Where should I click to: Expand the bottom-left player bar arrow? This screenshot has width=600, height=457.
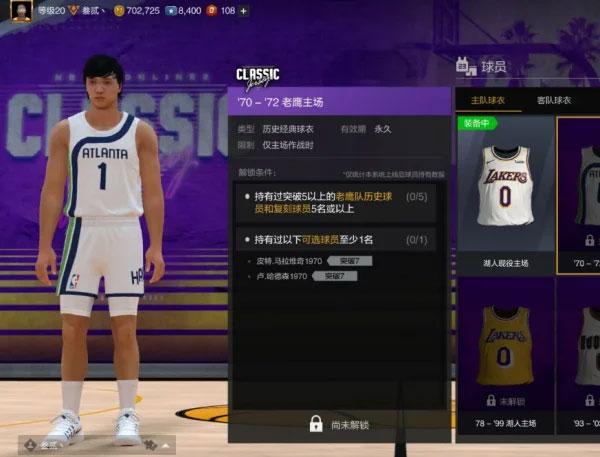click(x=166, y=442)
